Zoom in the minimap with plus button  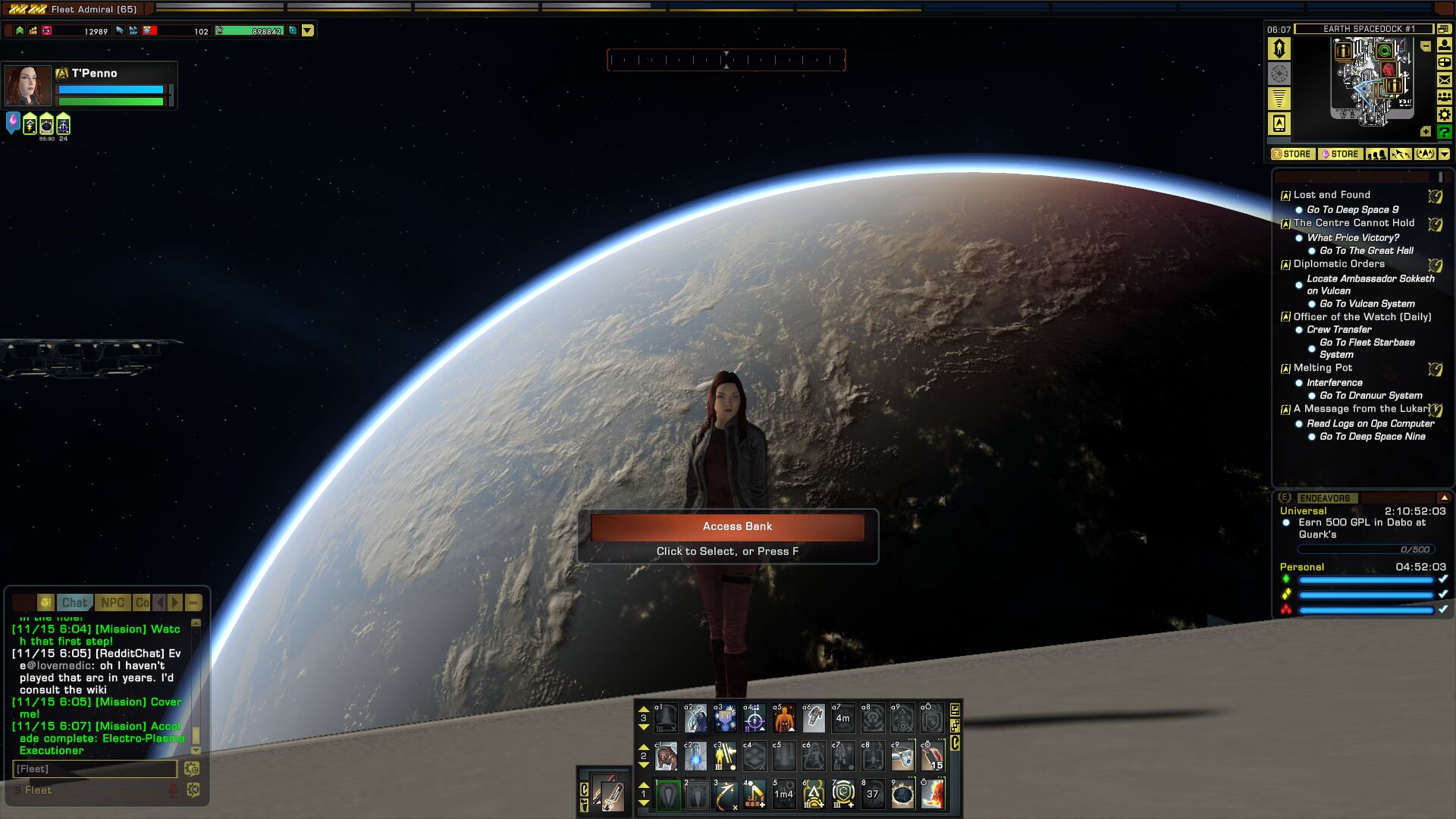coord(1426,132)
